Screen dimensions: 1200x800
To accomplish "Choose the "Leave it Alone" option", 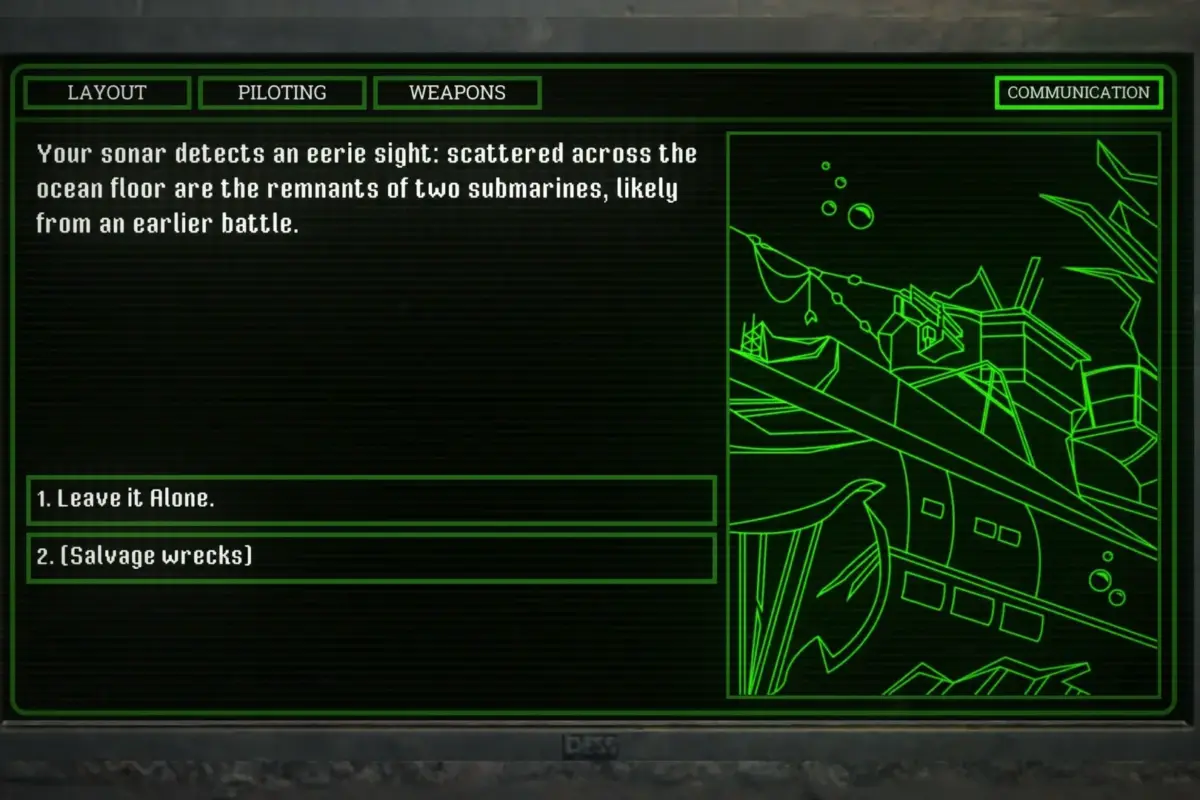I will tap(371, 500).
